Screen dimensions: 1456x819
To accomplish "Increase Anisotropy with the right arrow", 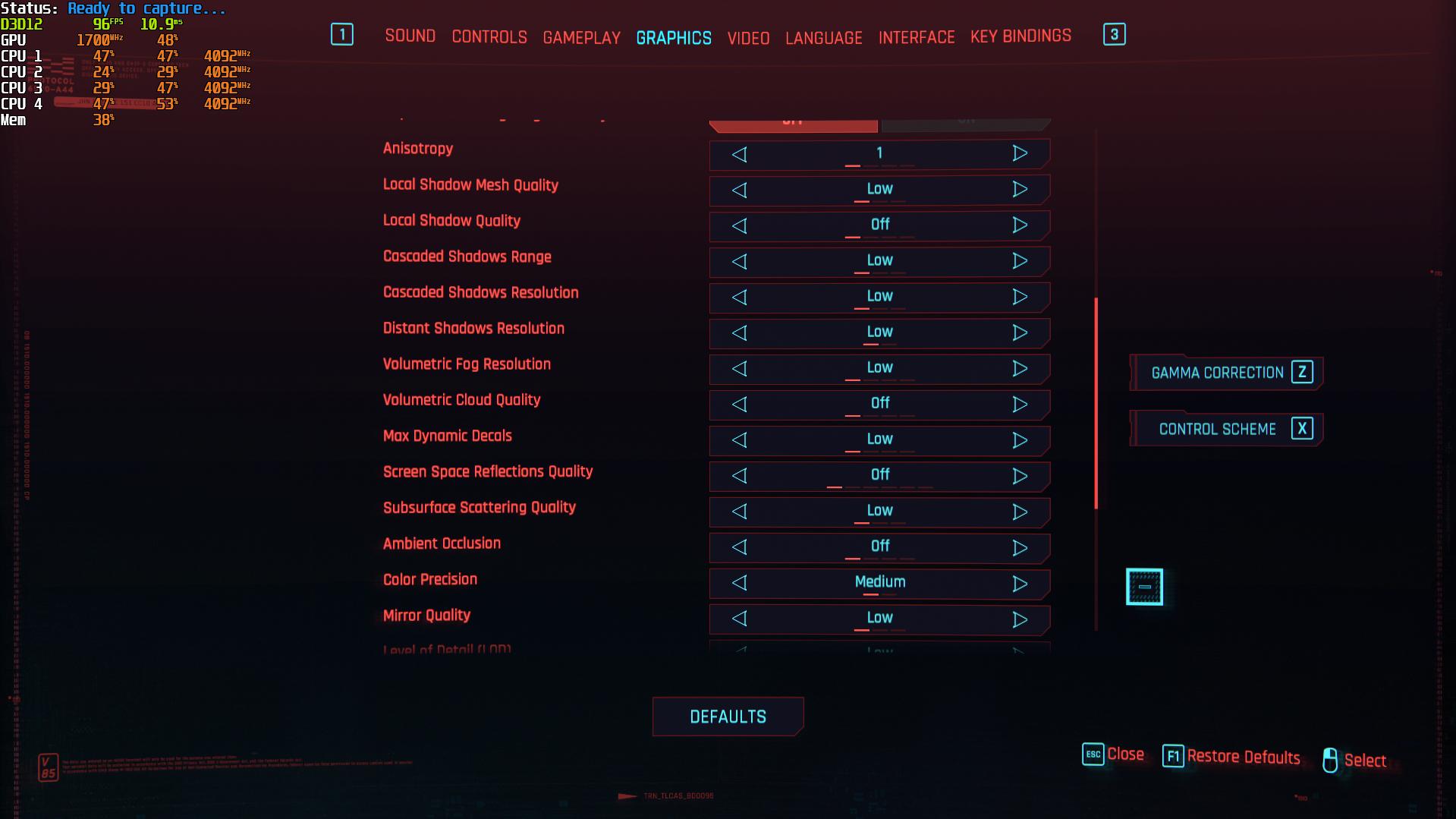I will point(1020,153).
